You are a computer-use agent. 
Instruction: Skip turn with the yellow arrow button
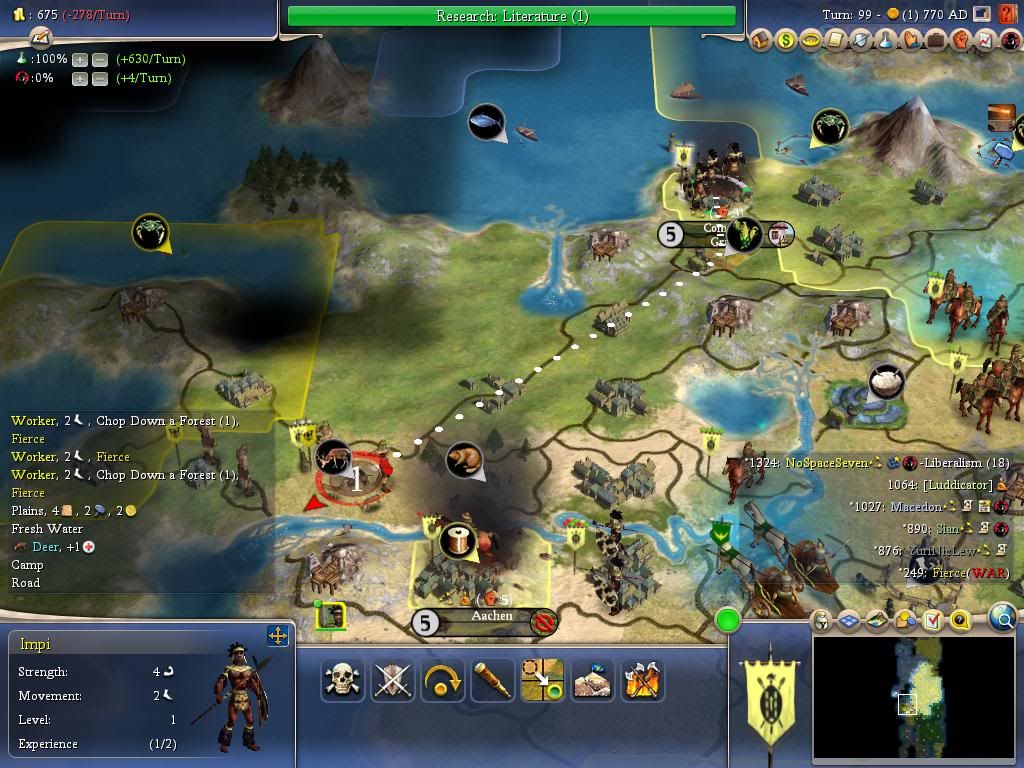tap(443, 680)
